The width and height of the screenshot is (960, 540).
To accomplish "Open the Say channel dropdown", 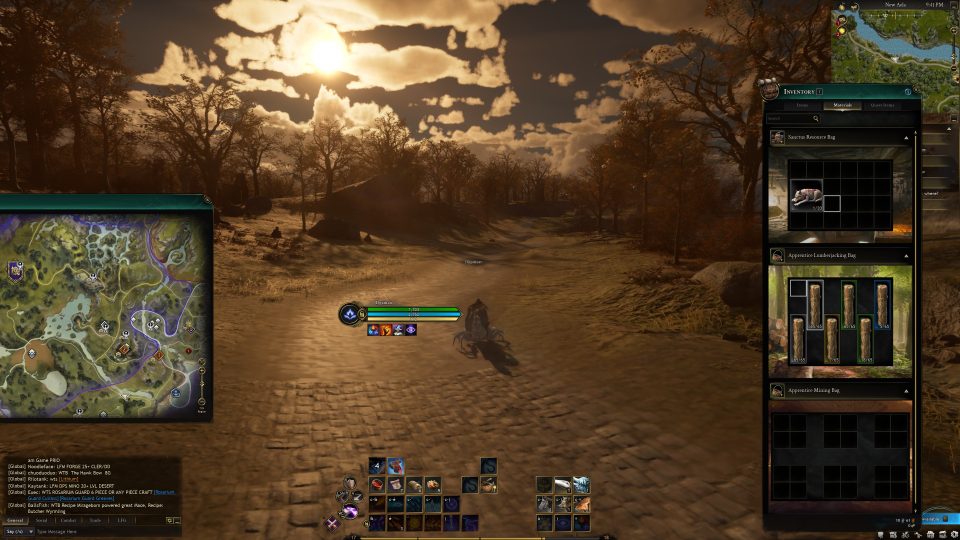I will [15, 532].
